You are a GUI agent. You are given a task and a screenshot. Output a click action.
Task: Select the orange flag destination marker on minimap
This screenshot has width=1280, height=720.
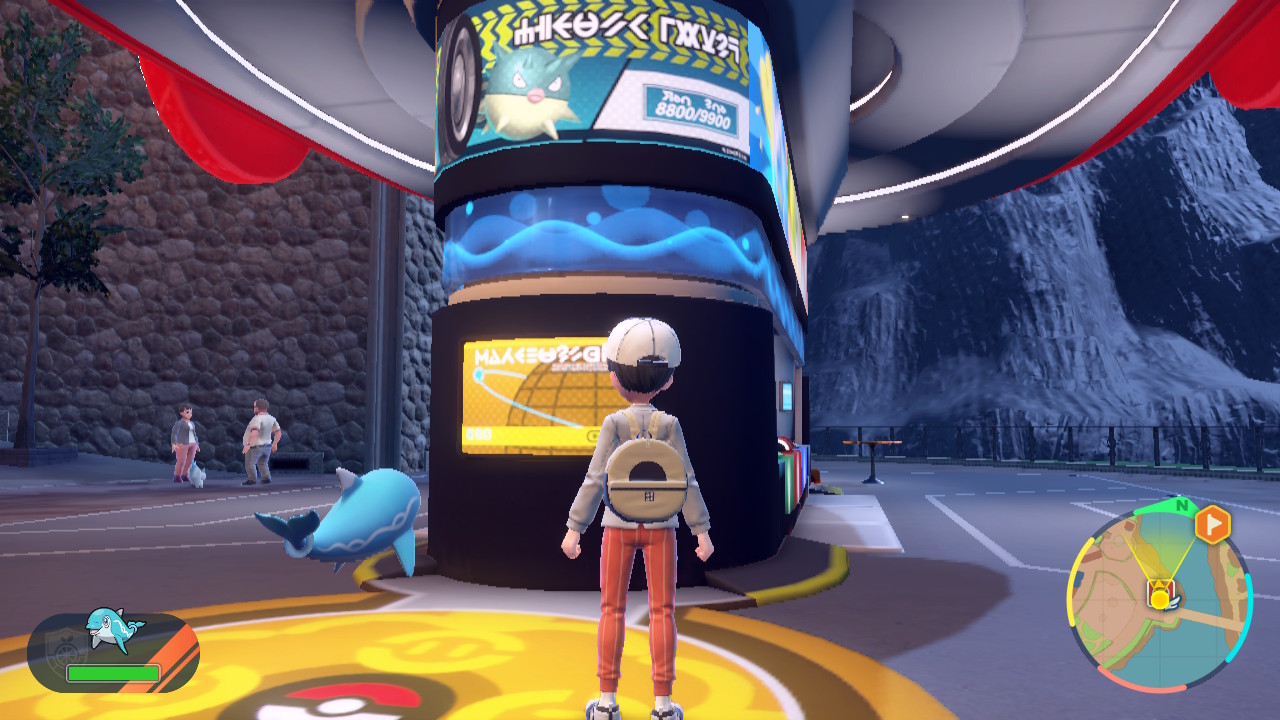1212,523
